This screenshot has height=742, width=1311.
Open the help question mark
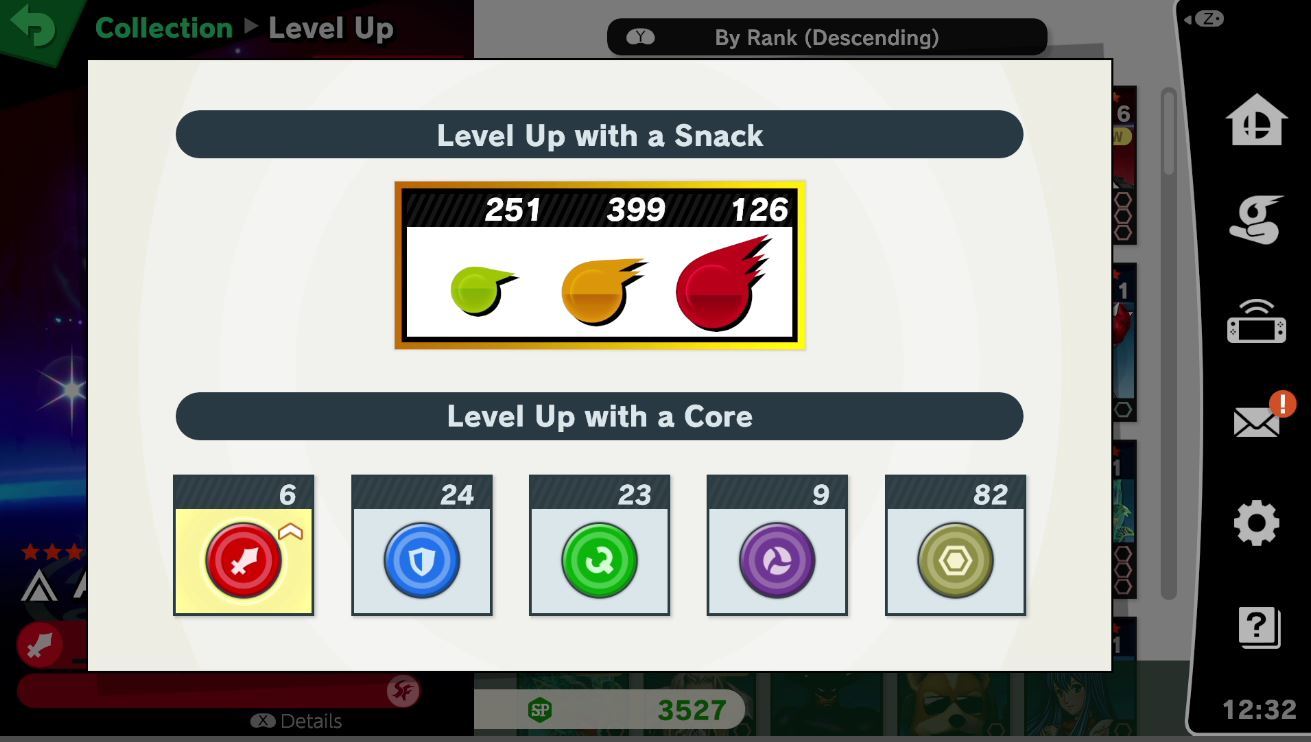tap(1256, 627)
